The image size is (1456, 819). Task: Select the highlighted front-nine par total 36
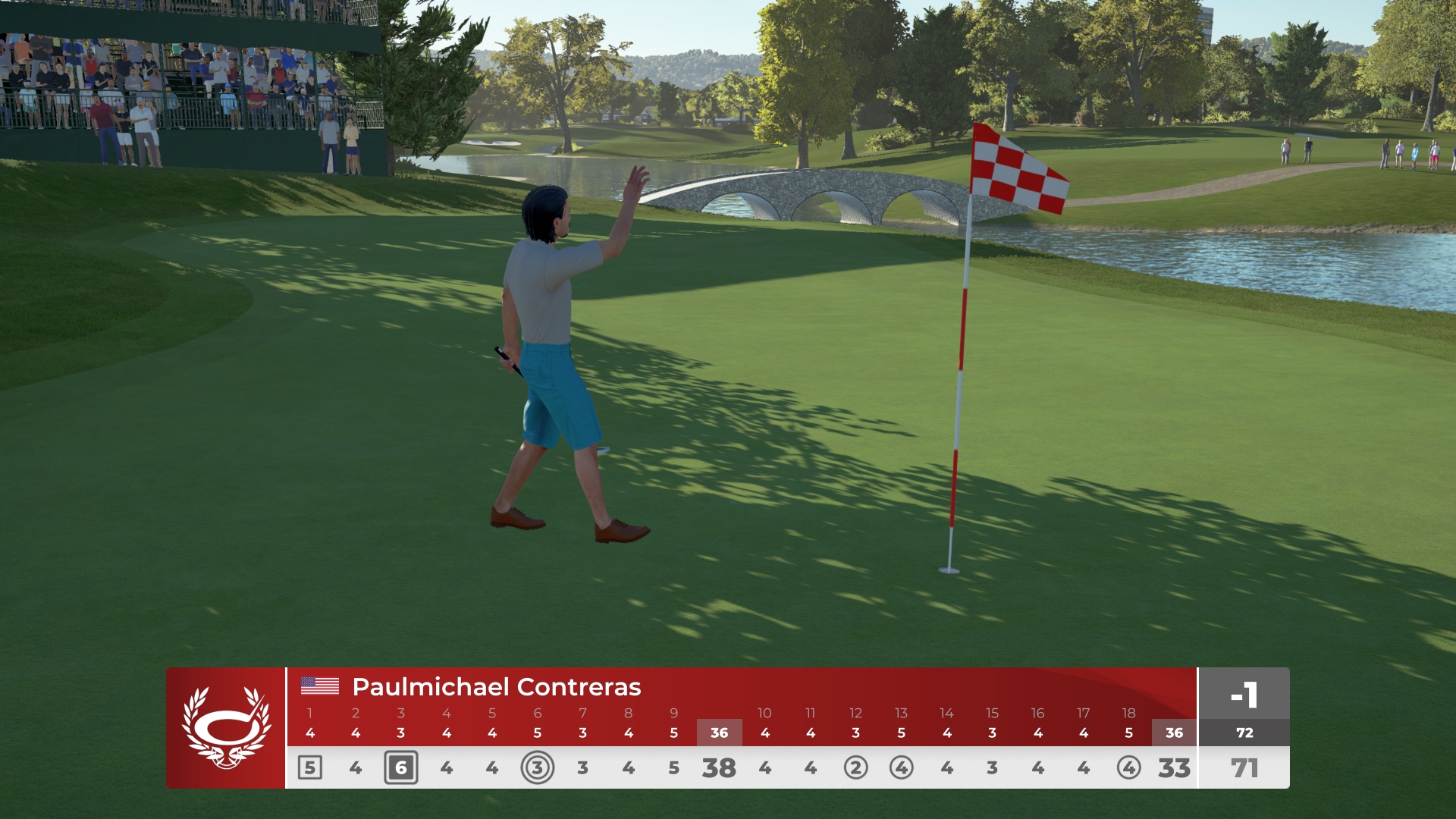[719, 733]
